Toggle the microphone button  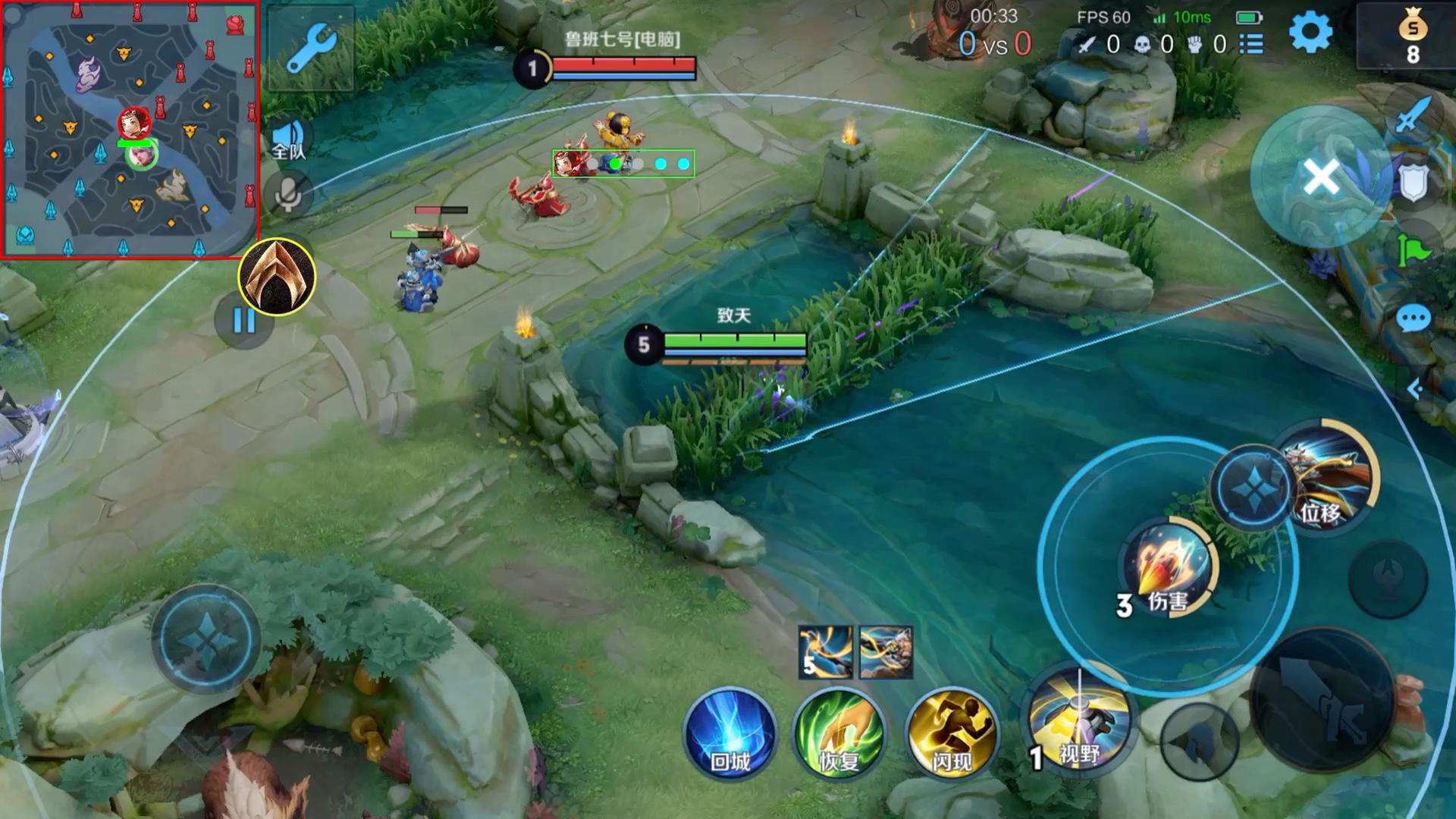click(288, 194)
